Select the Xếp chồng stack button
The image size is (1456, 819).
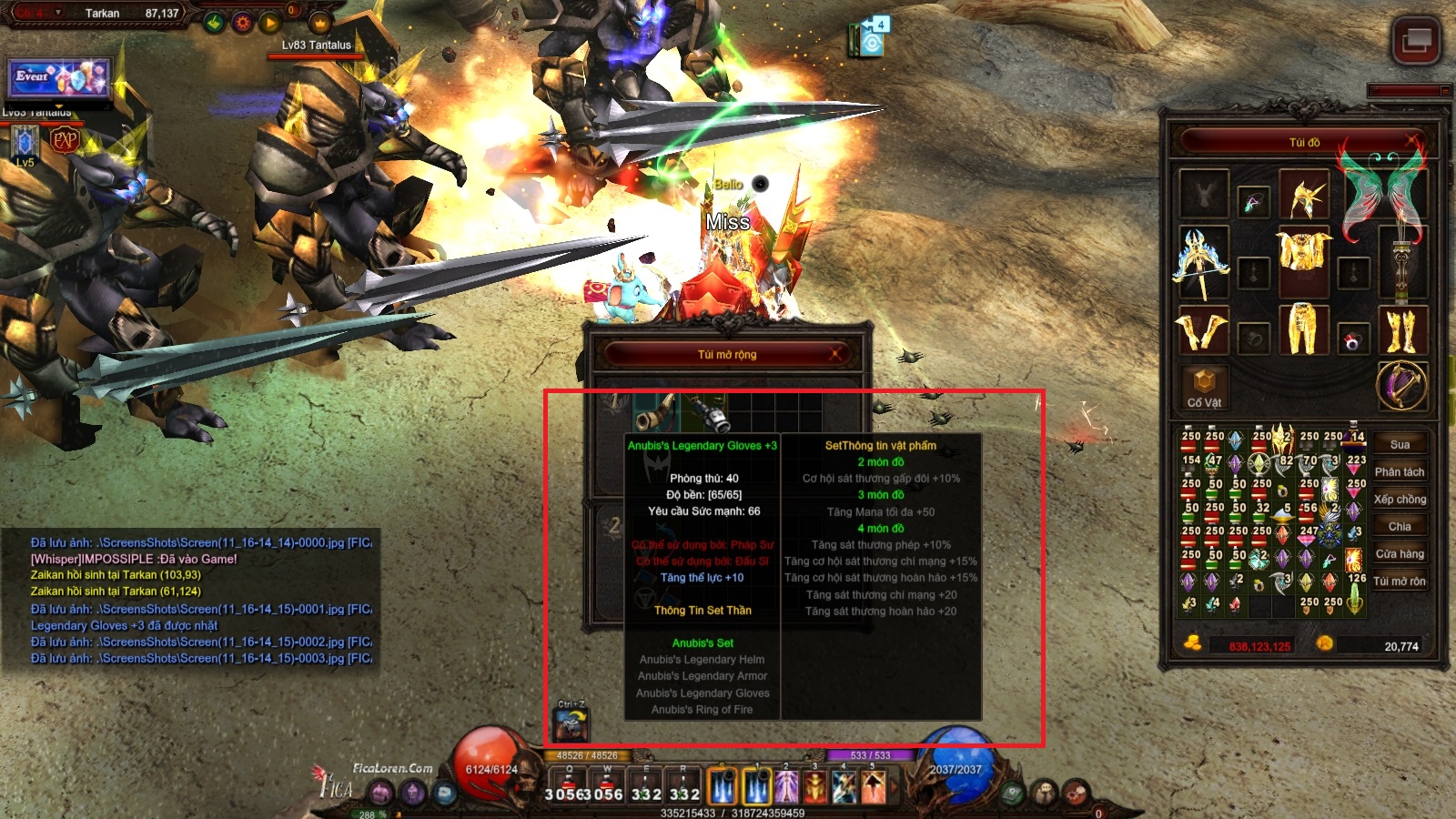pyautogui.click(x=1400, y=500)
